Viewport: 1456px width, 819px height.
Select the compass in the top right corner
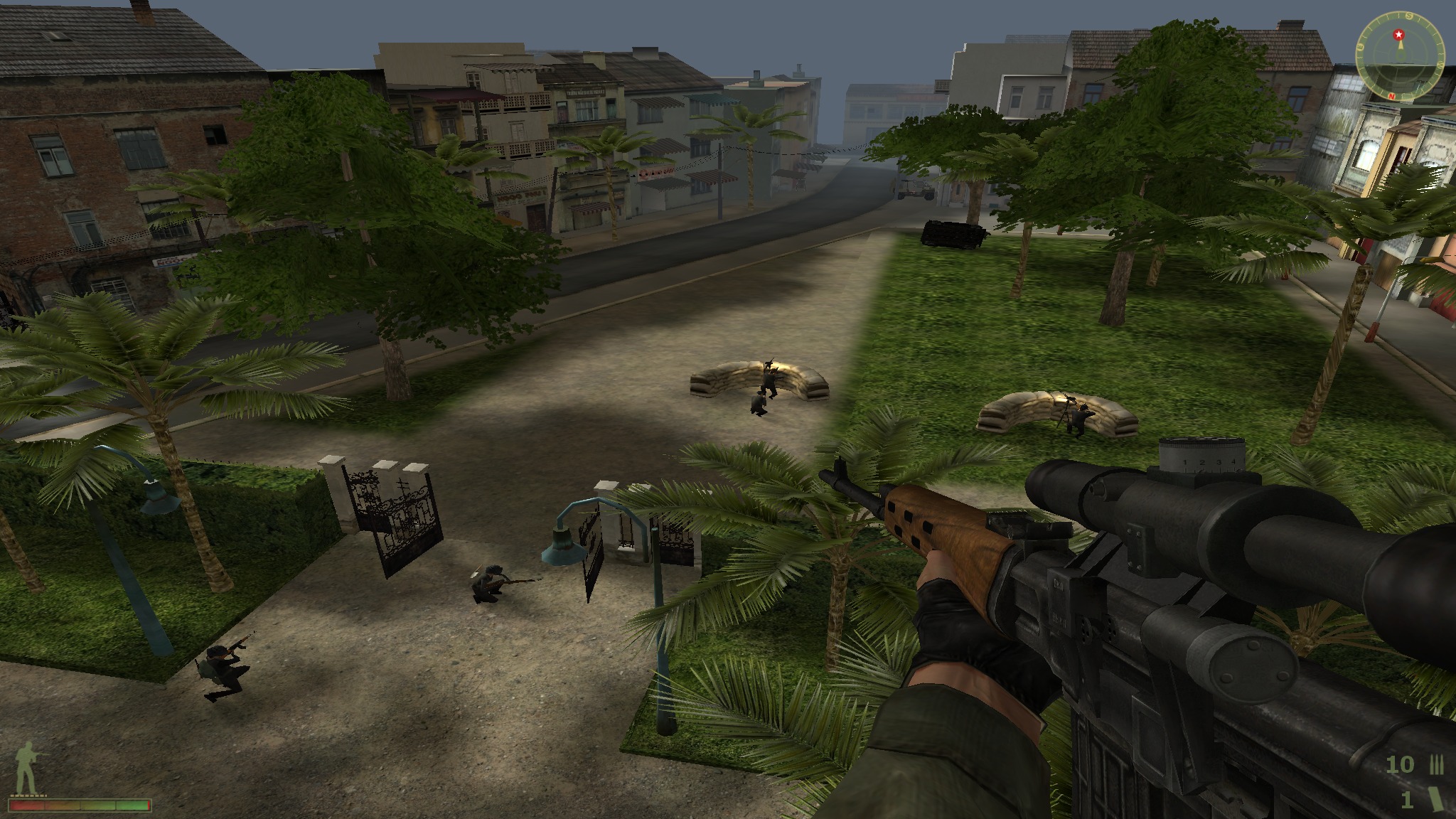pos(1399,57)
